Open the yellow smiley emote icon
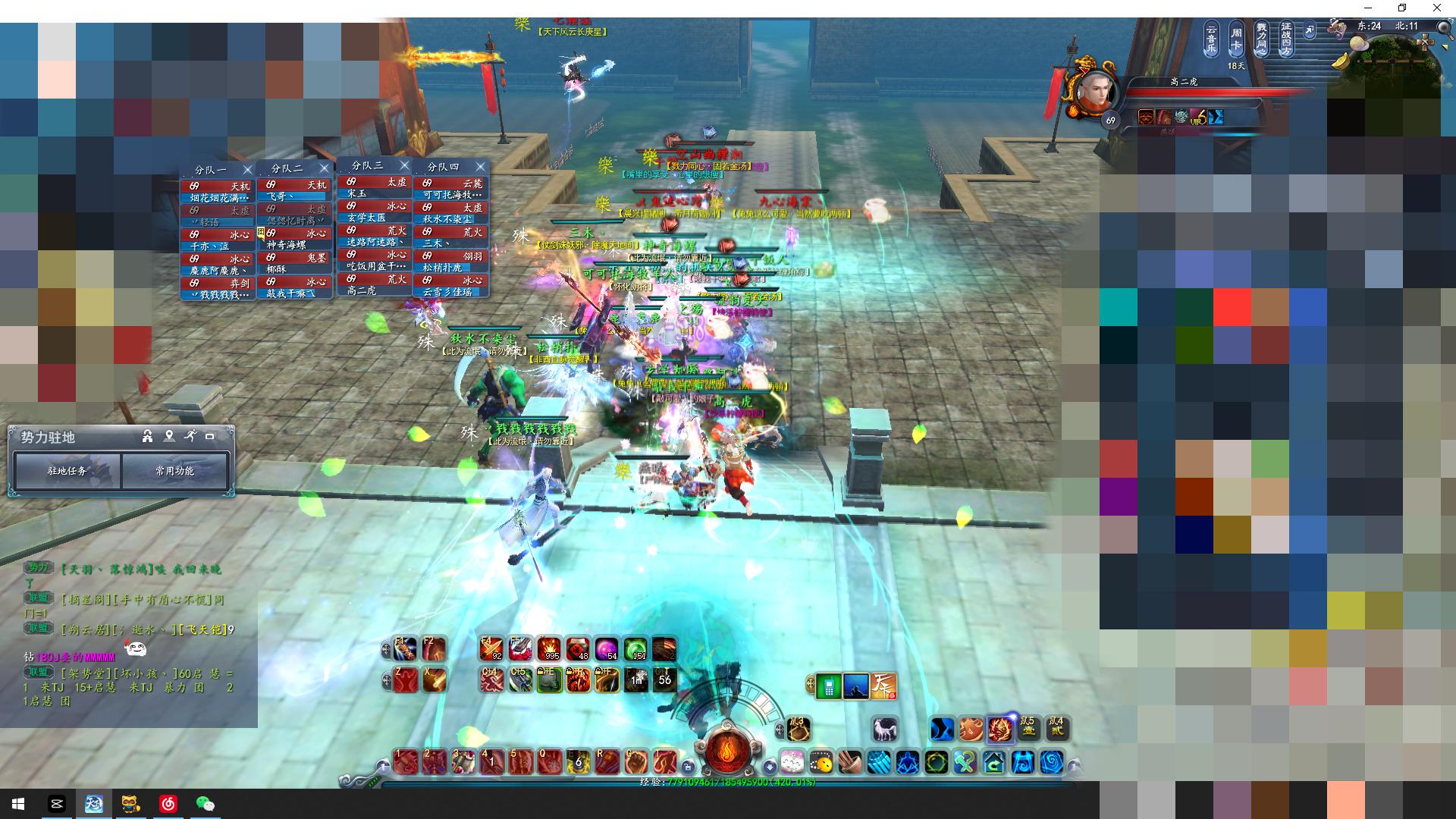The width and height of the screenshot is (1456, 819). (821, 762)
